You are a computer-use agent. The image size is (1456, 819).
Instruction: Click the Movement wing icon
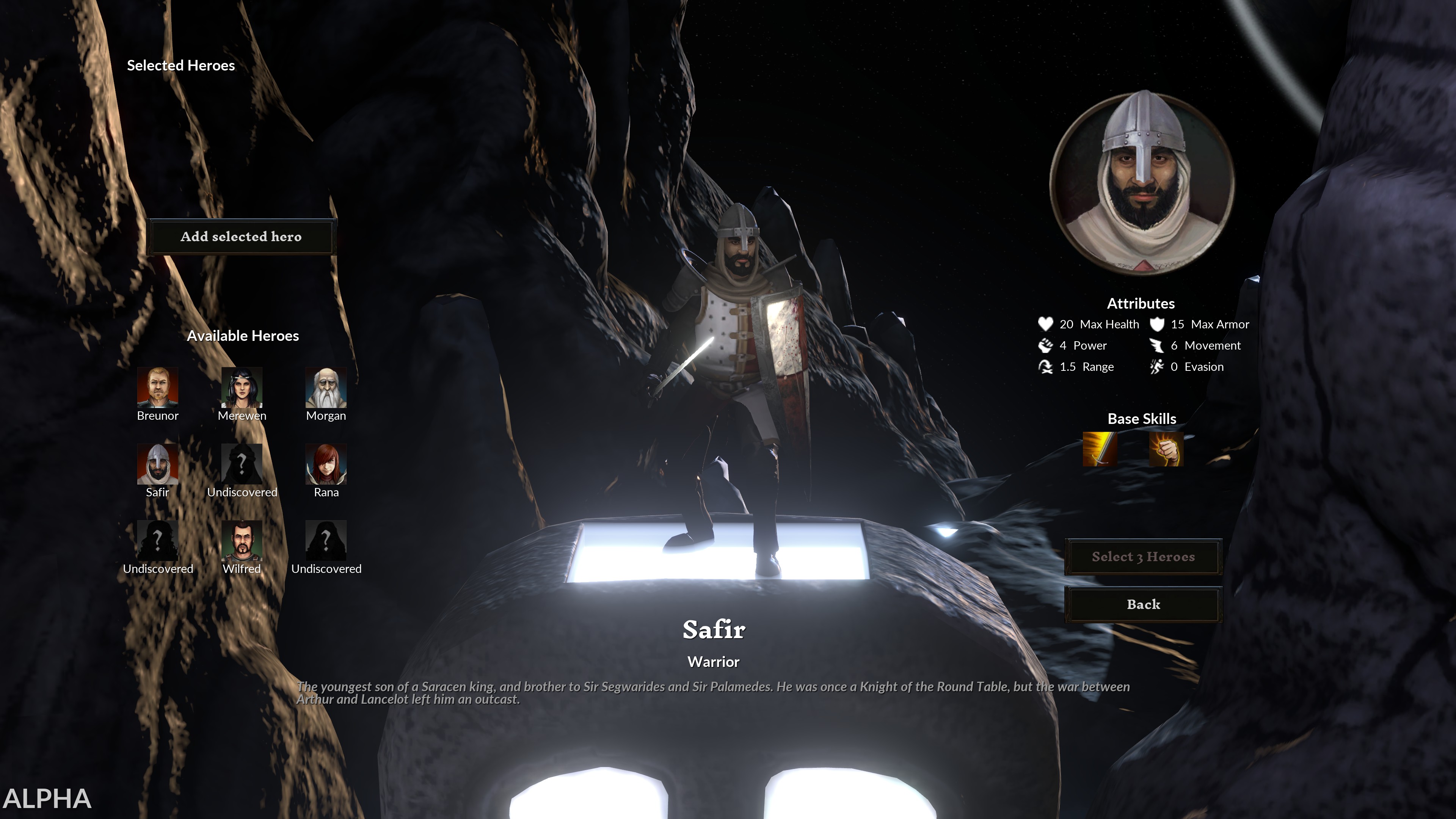[x=1157, y=345]
